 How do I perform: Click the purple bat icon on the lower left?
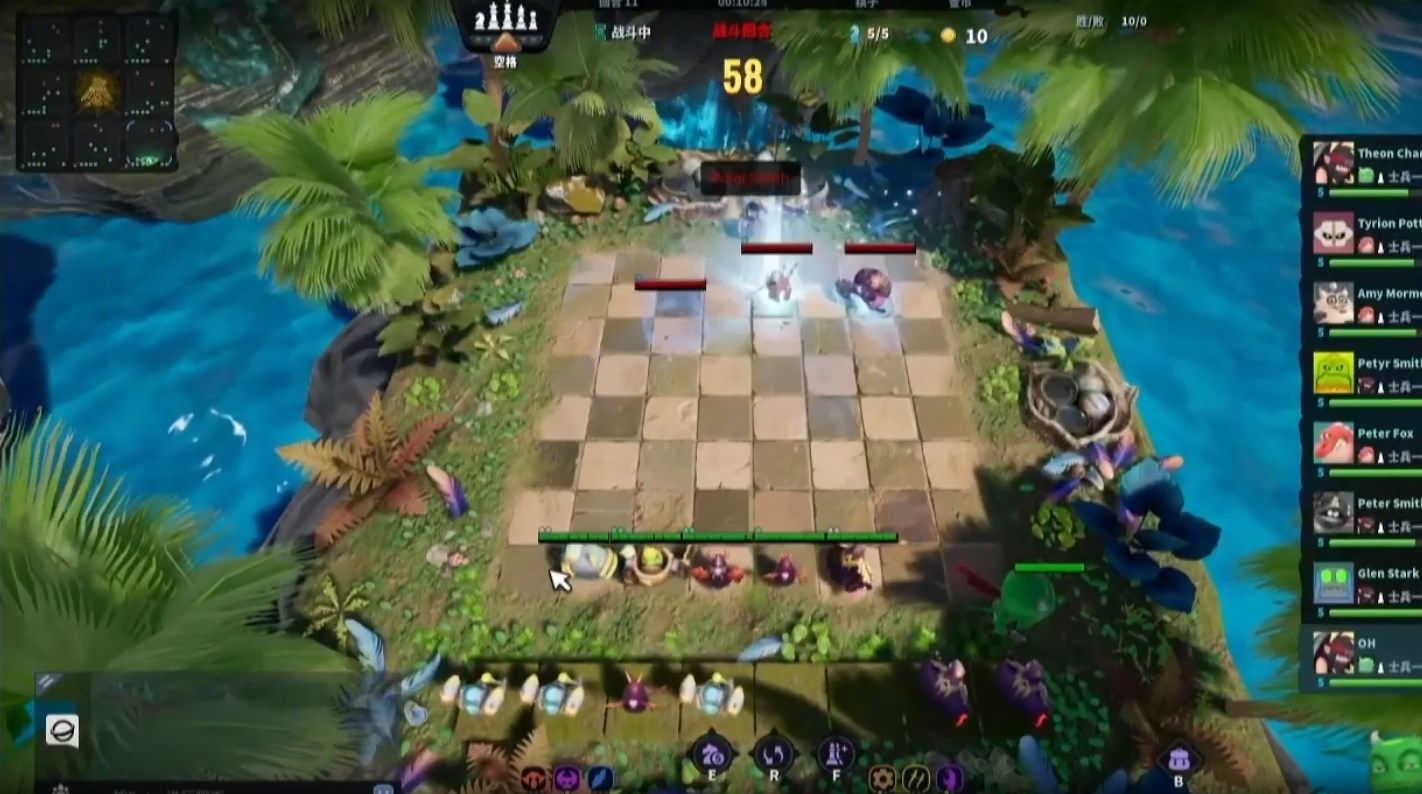coord(565,777)
